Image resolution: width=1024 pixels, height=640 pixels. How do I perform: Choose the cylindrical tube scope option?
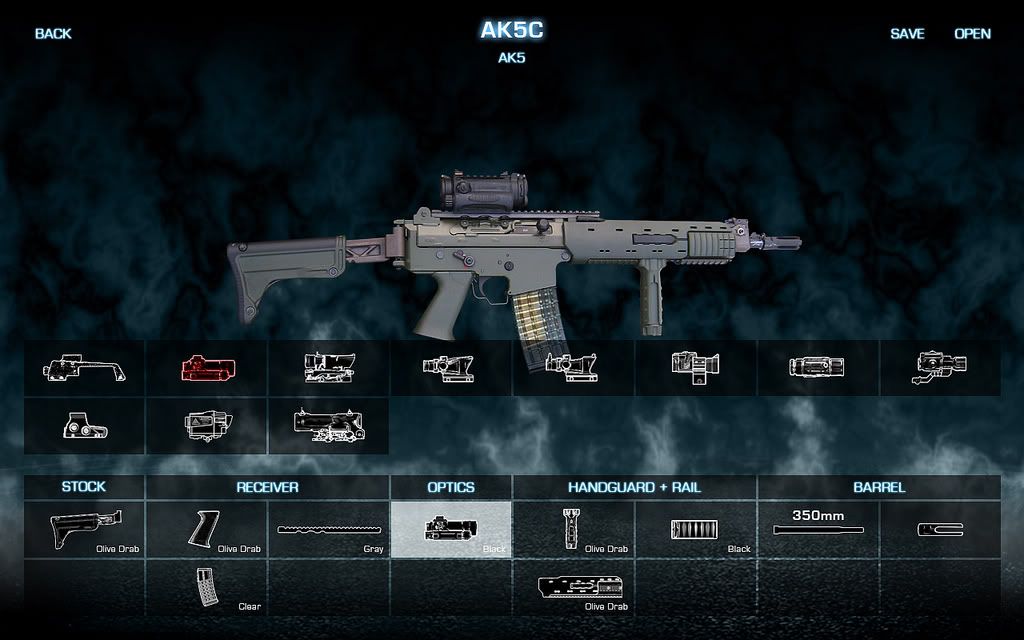[817, 368]
